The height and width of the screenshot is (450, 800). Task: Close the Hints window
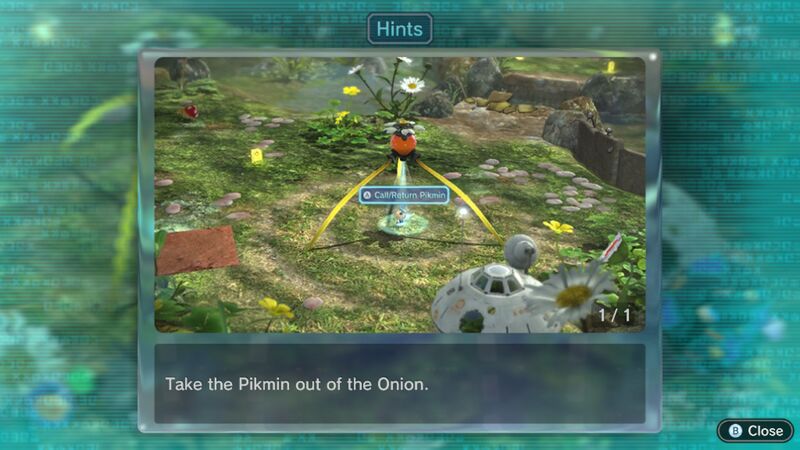click(x=755, y=430)
